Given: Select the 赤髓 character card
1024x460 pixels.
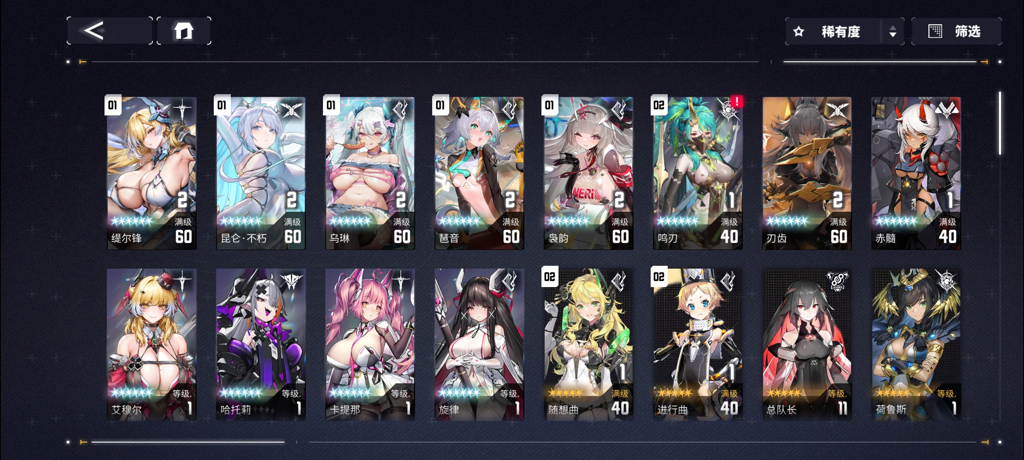Looking at the screenshot, I should pos(915,172).
